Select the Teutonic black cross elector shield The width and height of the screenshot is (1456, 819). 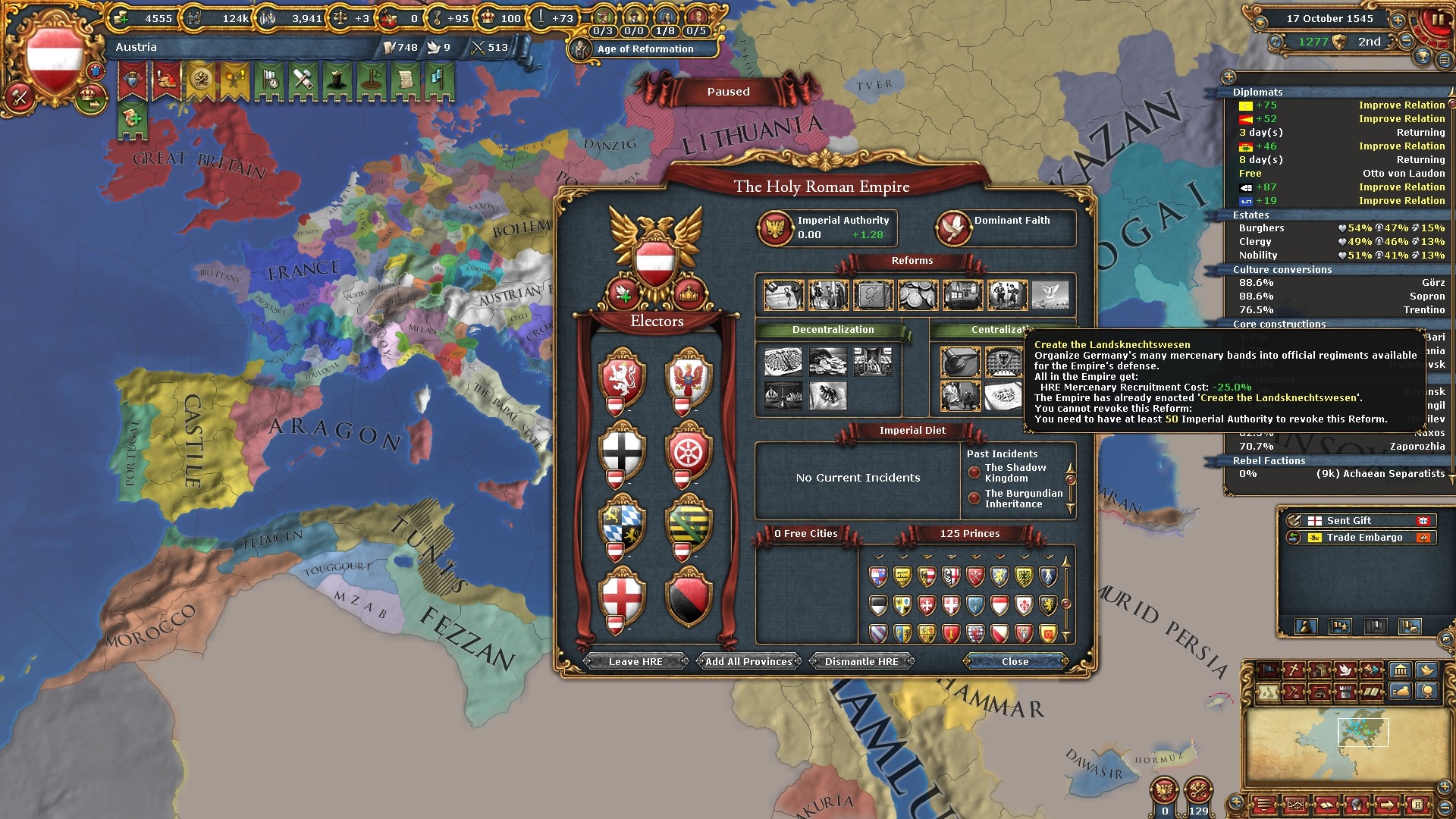tap(622, 449)
